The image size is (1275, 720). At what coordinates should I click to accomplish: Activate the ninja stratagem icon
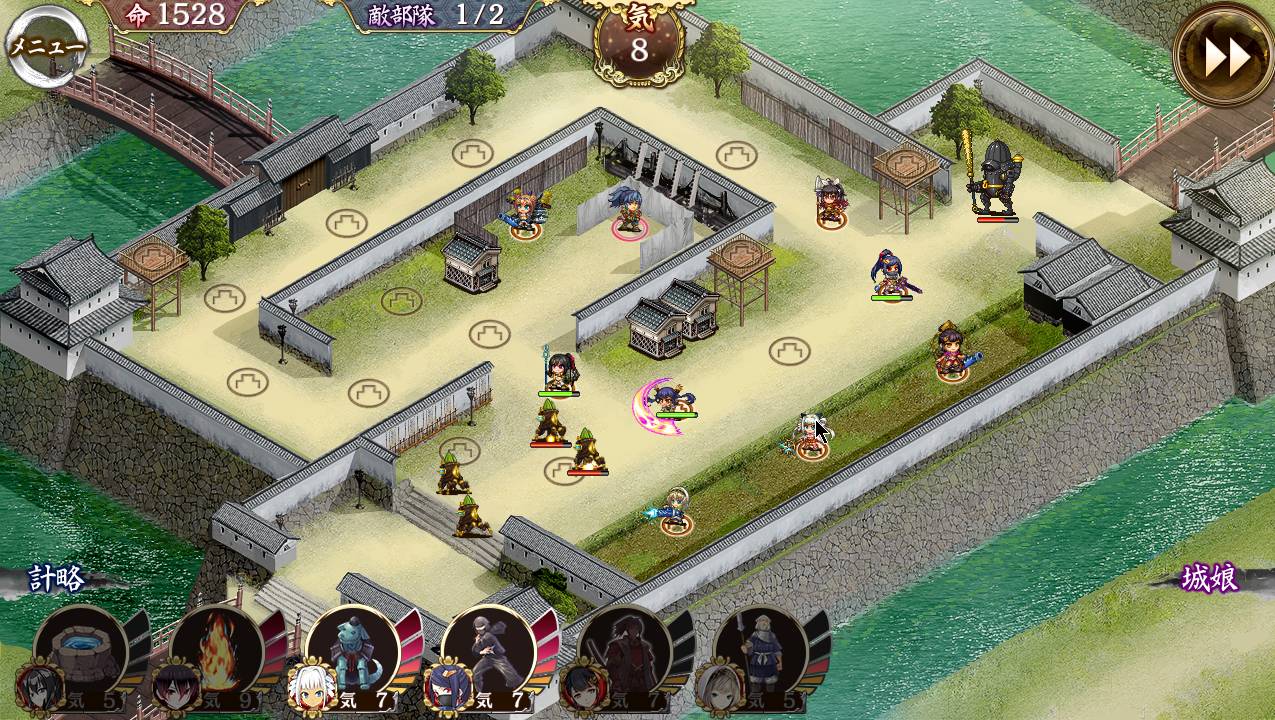click(x=489, y=651)
